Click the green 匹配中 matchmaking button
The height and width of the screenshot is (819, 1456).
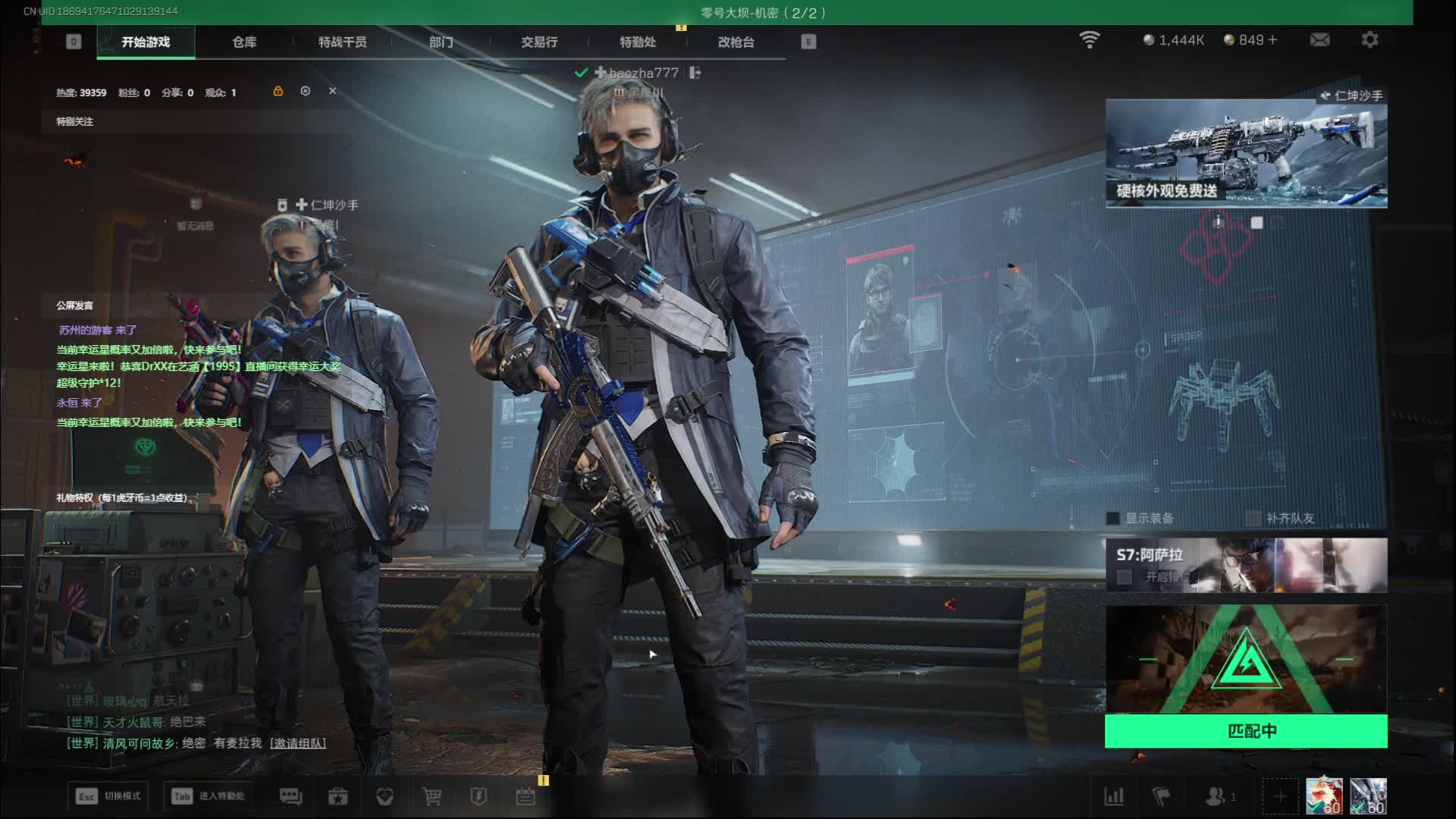point(1245,731)
